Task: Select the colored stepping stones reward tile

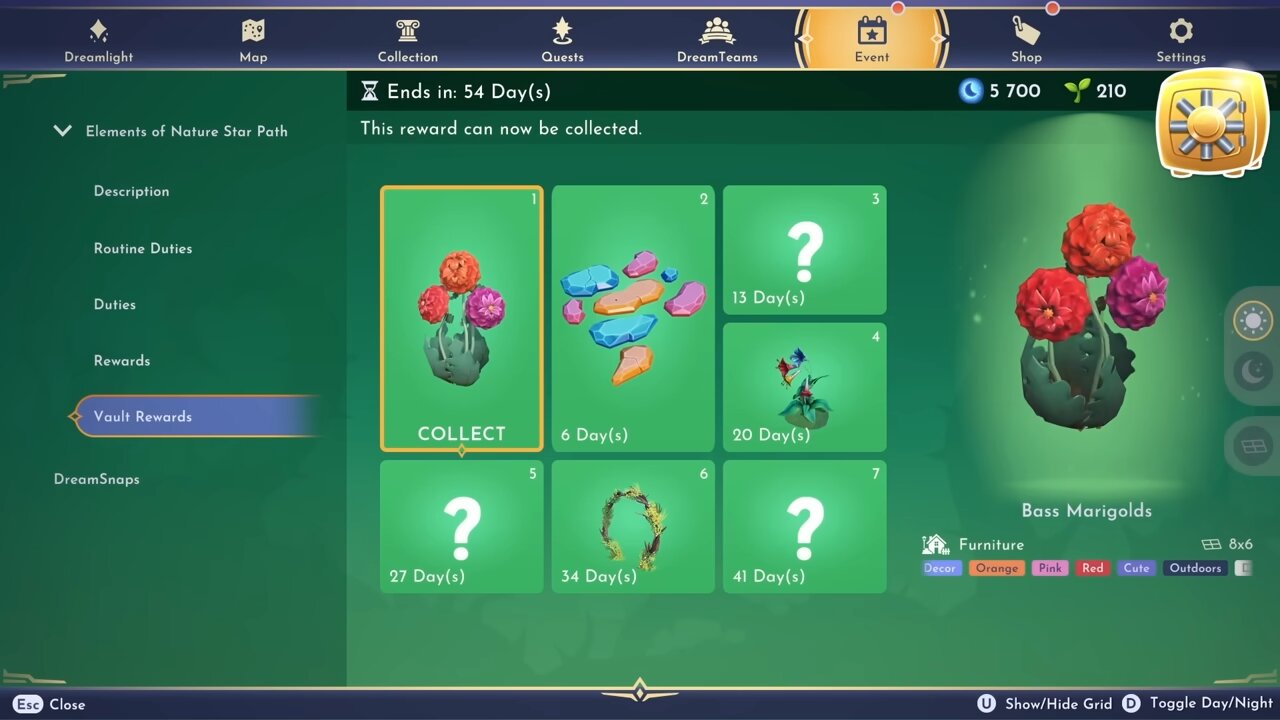Action: tap(633, 319)
